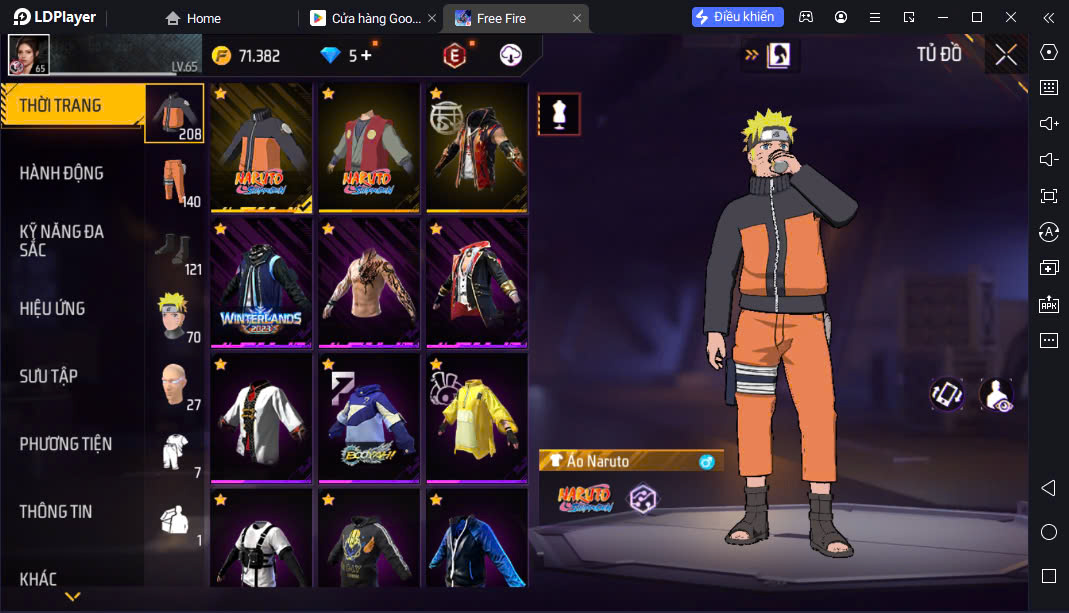Image resolution: width=1069 pixels, height=613 pixels.
Task: Pick the tattooed shirtless top
Action: tap(369, 282)
